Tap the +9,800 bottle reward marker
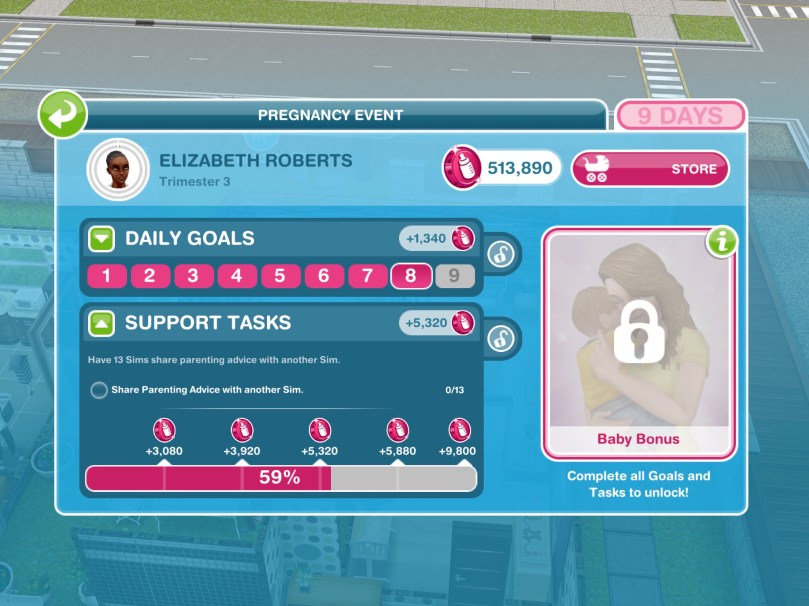Image resolution: width=809 pixels, height=606 pixels. [x=458, y=430]
